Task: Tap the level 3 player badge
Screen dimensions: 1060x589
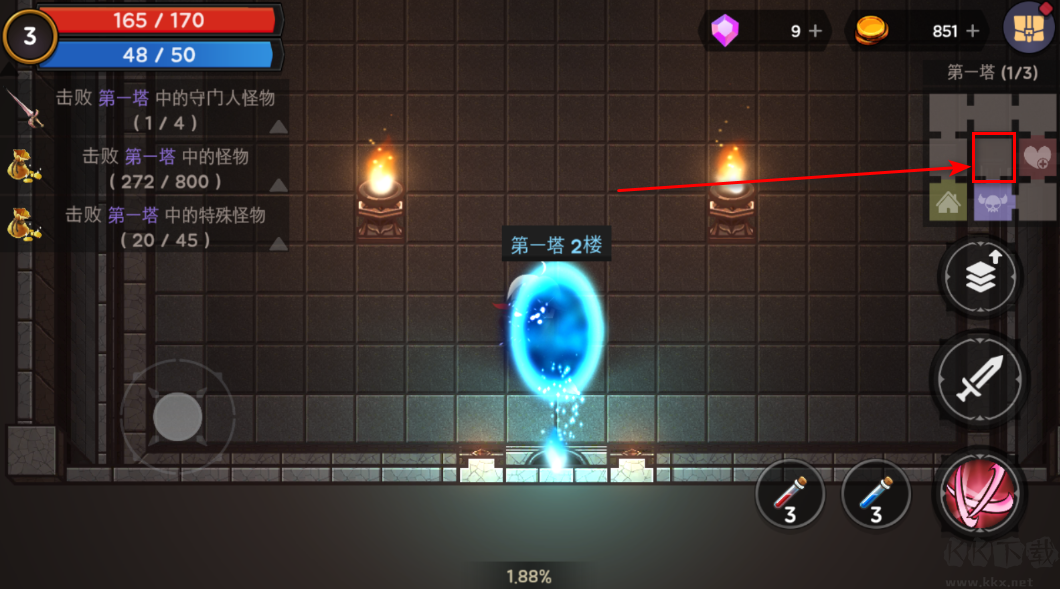Action: (x=29, y=37)
